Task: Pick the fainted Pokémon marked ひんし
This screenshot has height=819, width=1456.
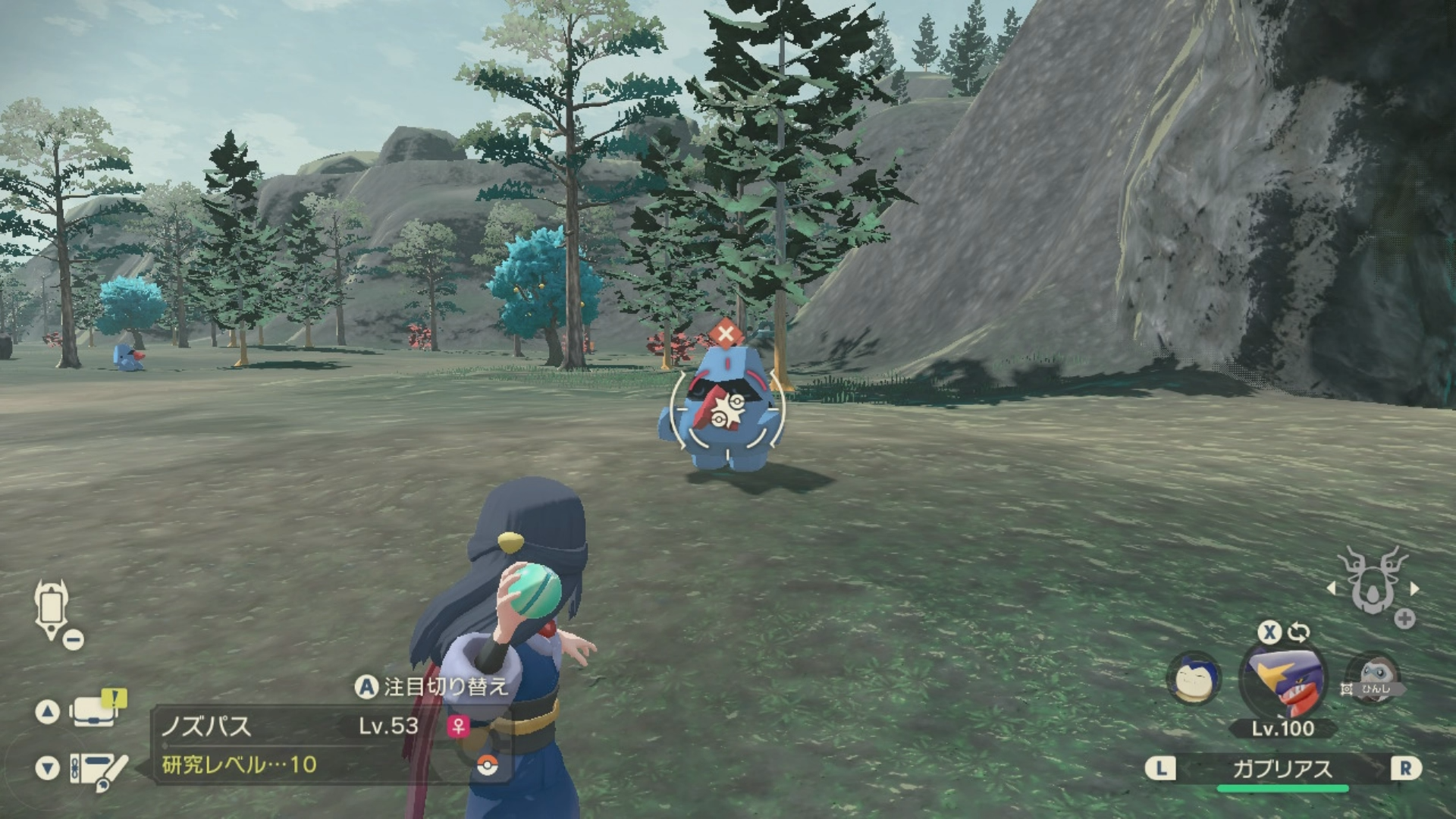Action: click(1373, 677)
